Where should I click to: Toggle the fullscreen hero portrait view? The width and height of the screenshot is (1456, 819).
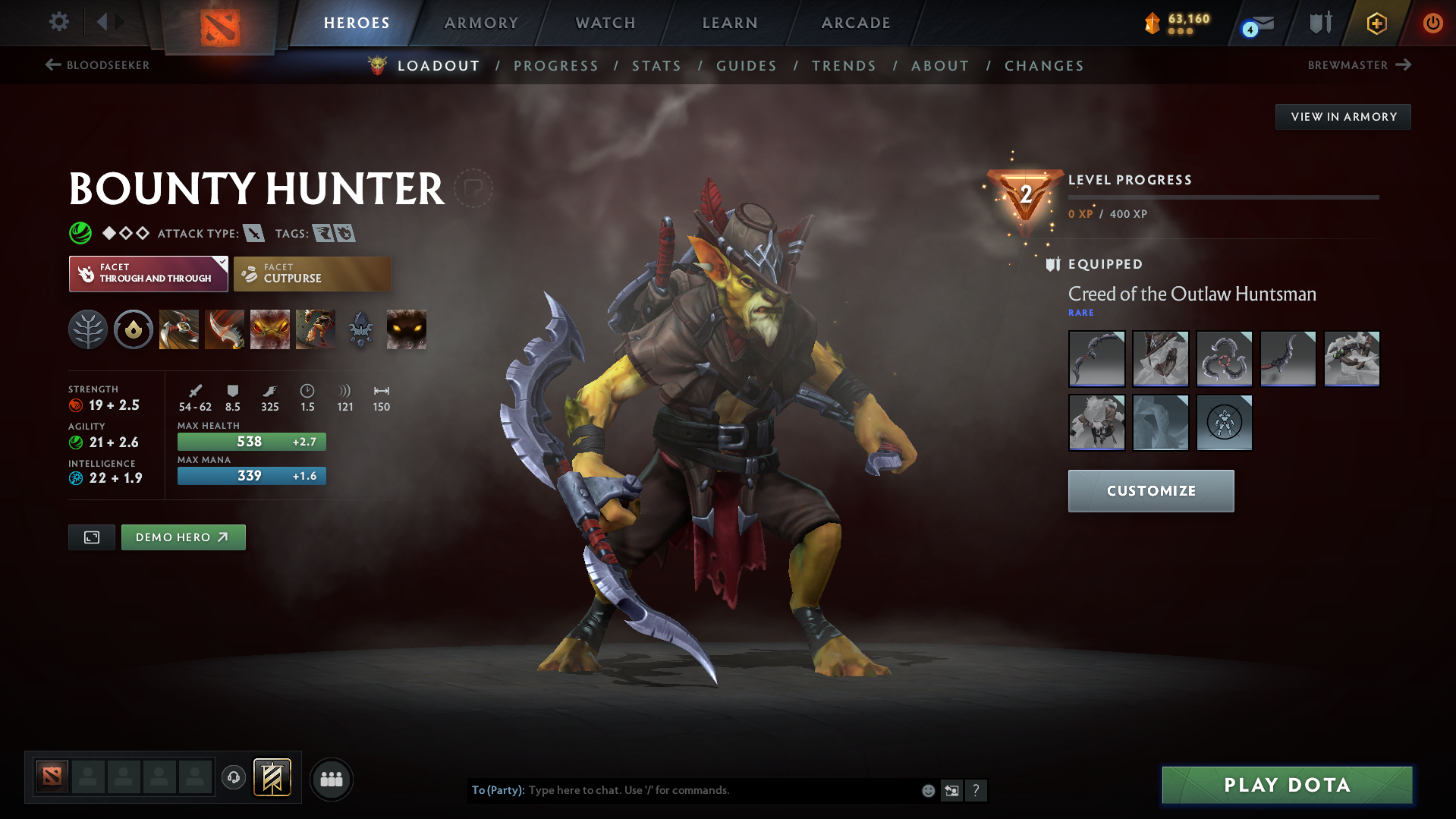91,537
